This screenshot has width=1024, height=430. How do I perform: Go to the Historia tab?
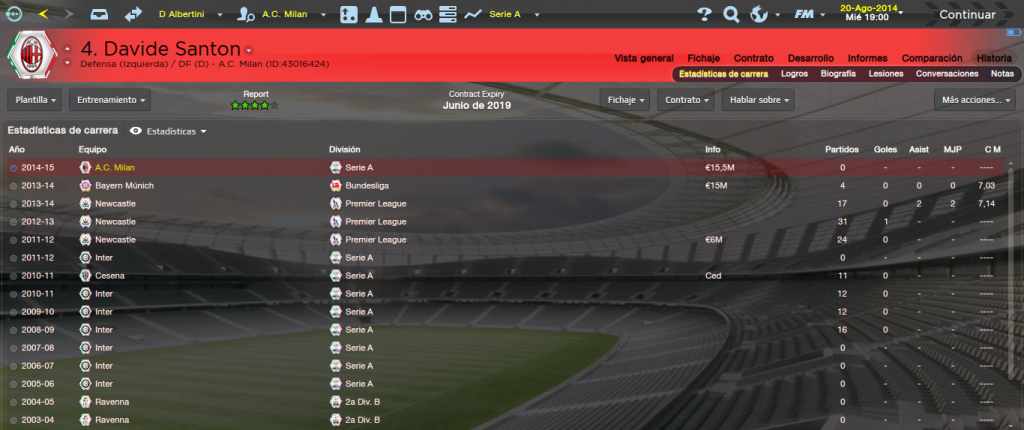[994, 58]
